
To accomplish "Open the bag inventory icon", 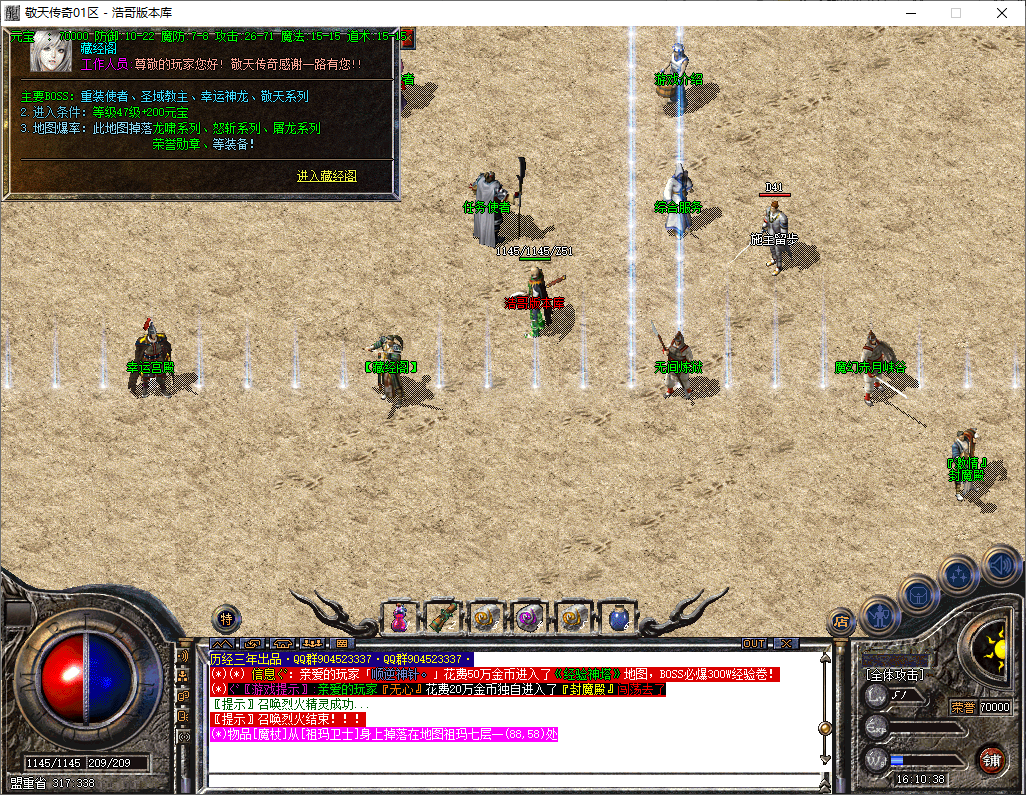I will click(918, 593).
